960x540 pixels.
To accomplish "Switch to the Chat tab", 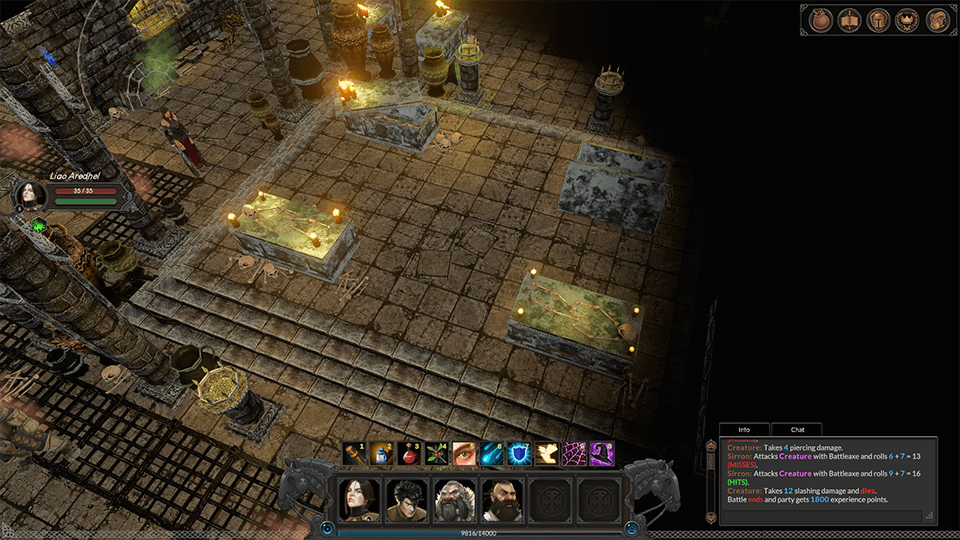I will (797, 429).
